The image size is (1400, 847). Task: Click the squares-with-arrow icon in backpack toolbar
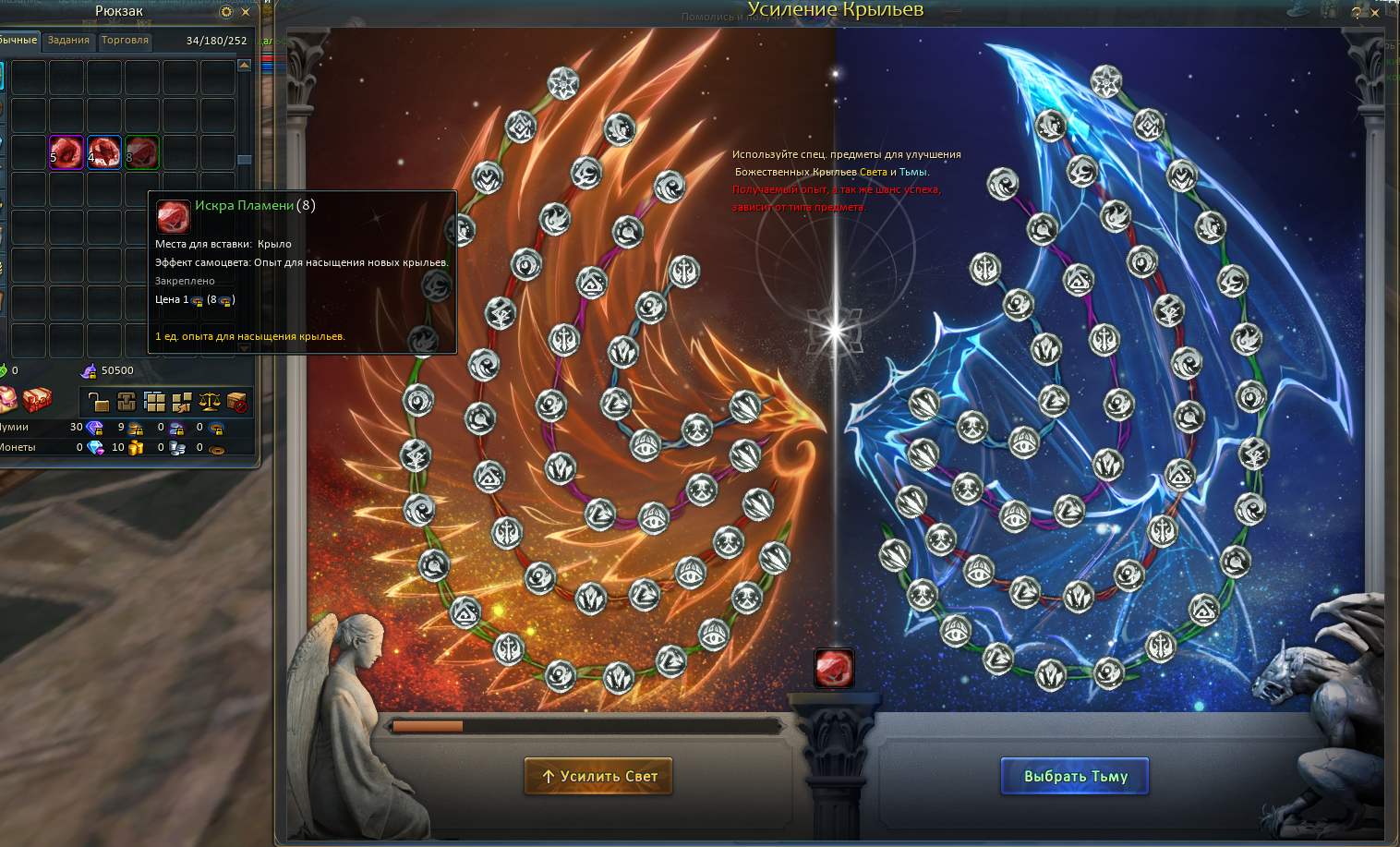tap(182, 401)
